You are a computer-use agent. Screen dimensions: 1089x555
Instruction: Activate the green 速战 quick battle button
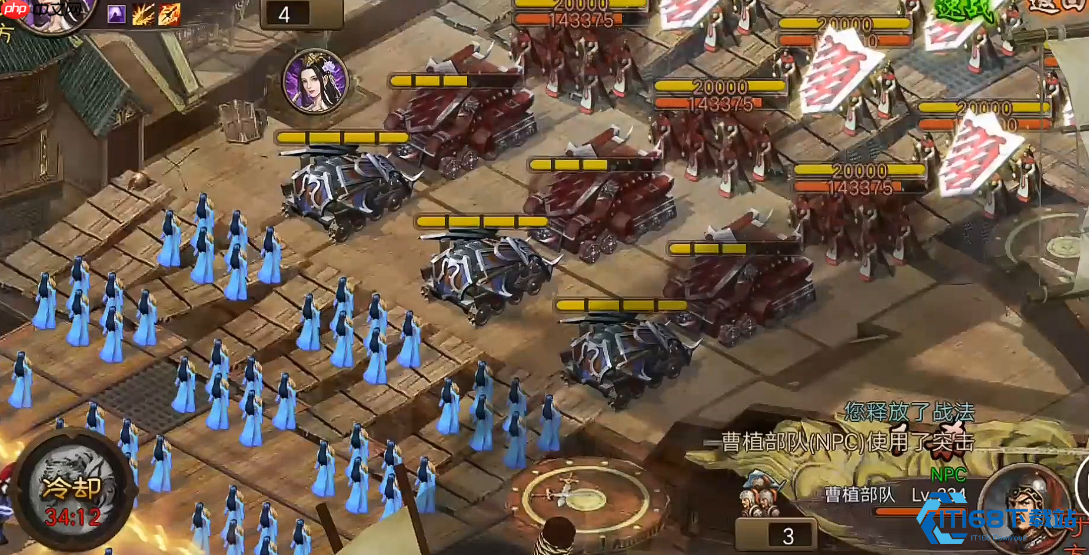coord(964,12)
